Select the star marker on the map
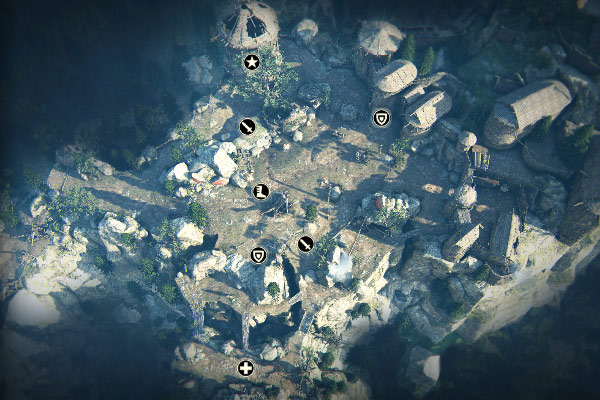The width and height of the screenshot is (600, 400). coord(251,63)
